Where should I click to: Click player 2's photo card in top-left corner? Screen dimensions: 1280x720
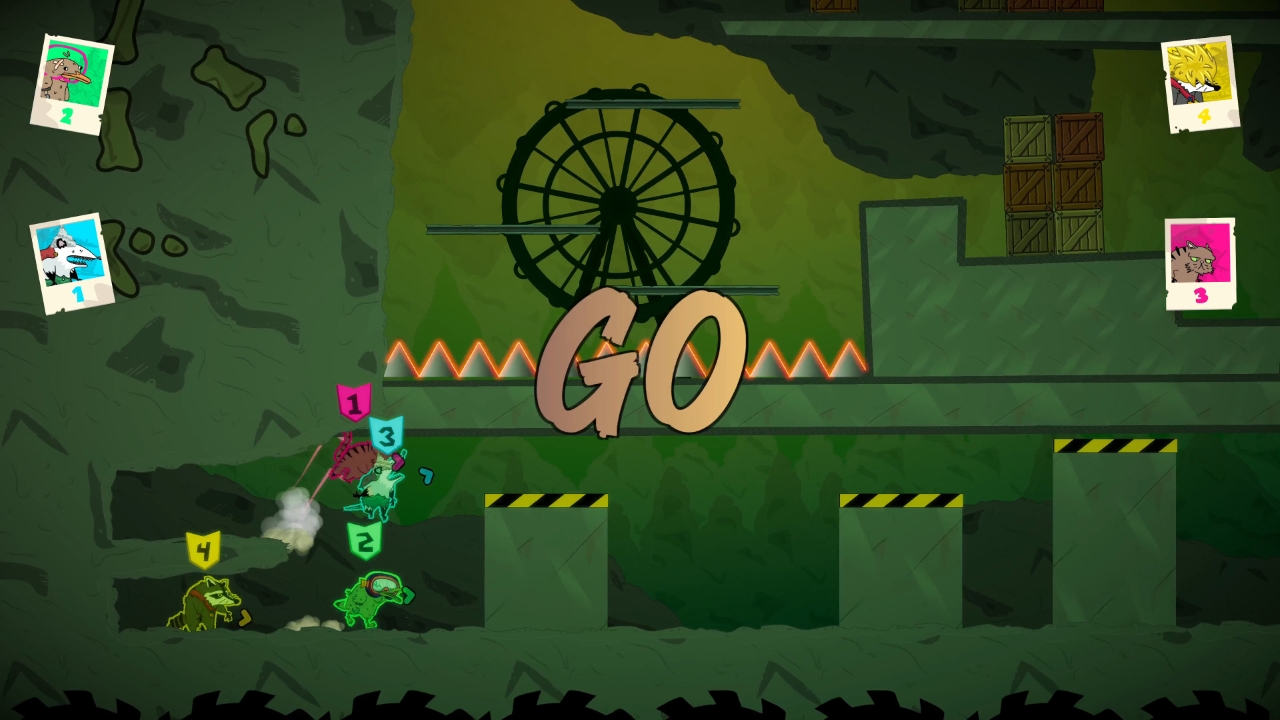[72, 80]
